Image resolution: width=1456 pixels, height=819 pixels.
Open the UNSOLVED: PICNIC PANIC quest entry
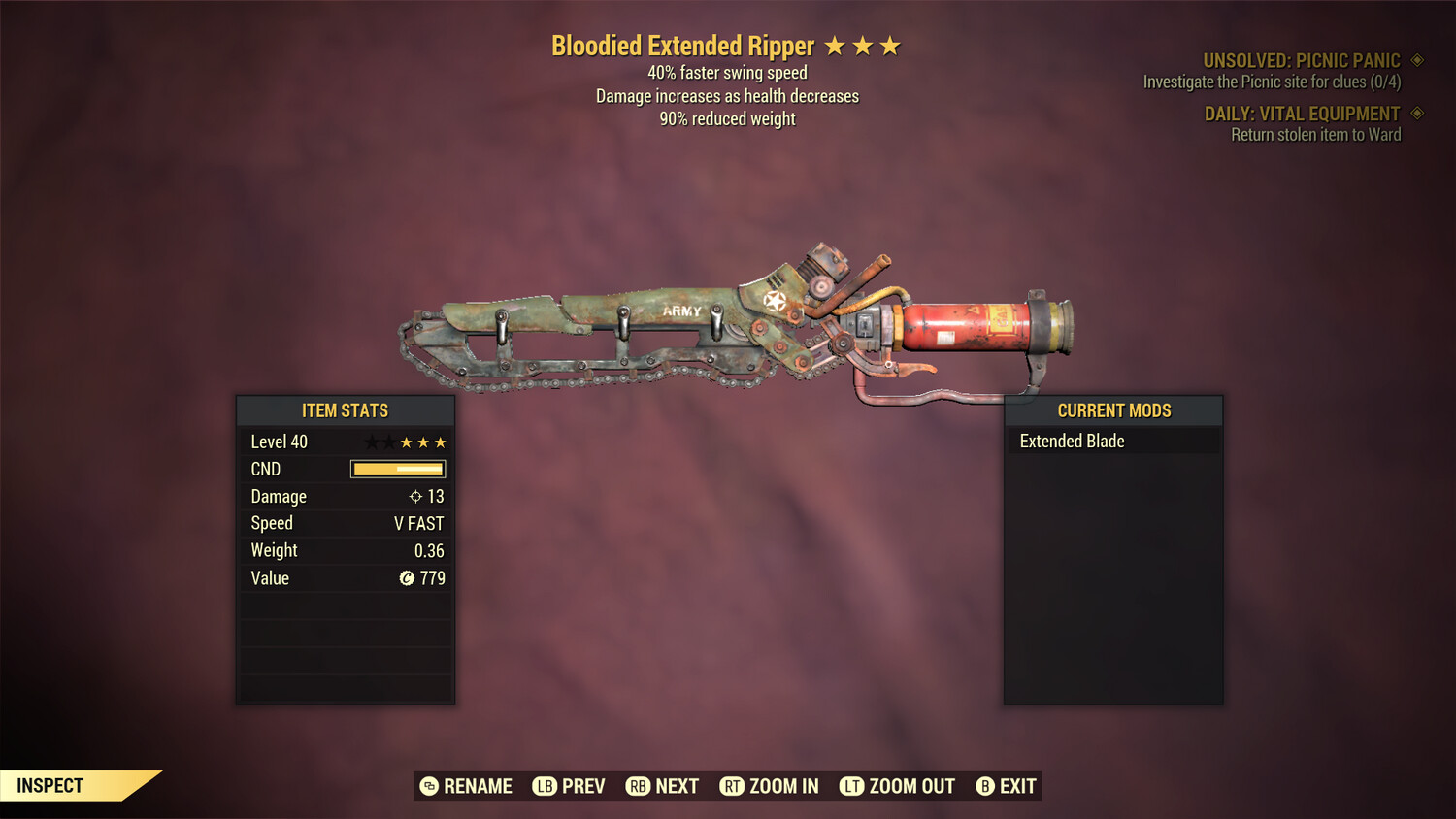[1301, 59]
